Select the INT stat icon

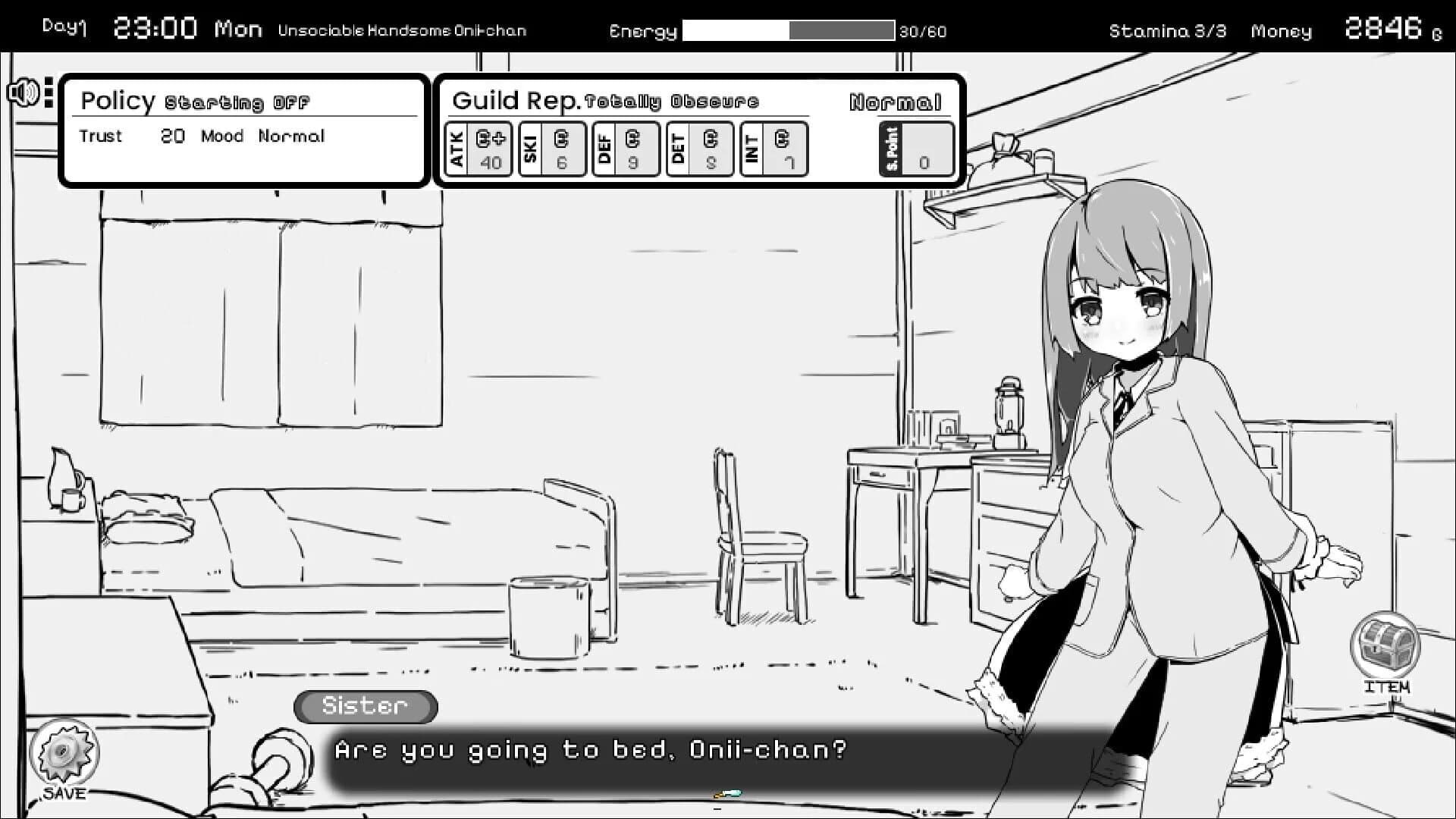[773, 149]
